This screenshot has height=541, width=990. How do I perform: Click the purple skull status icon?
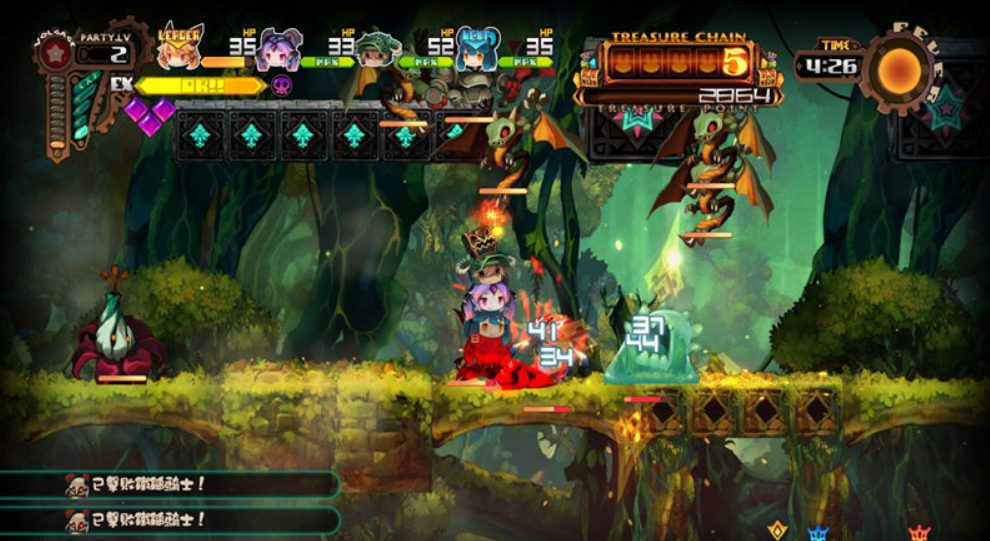282,85
